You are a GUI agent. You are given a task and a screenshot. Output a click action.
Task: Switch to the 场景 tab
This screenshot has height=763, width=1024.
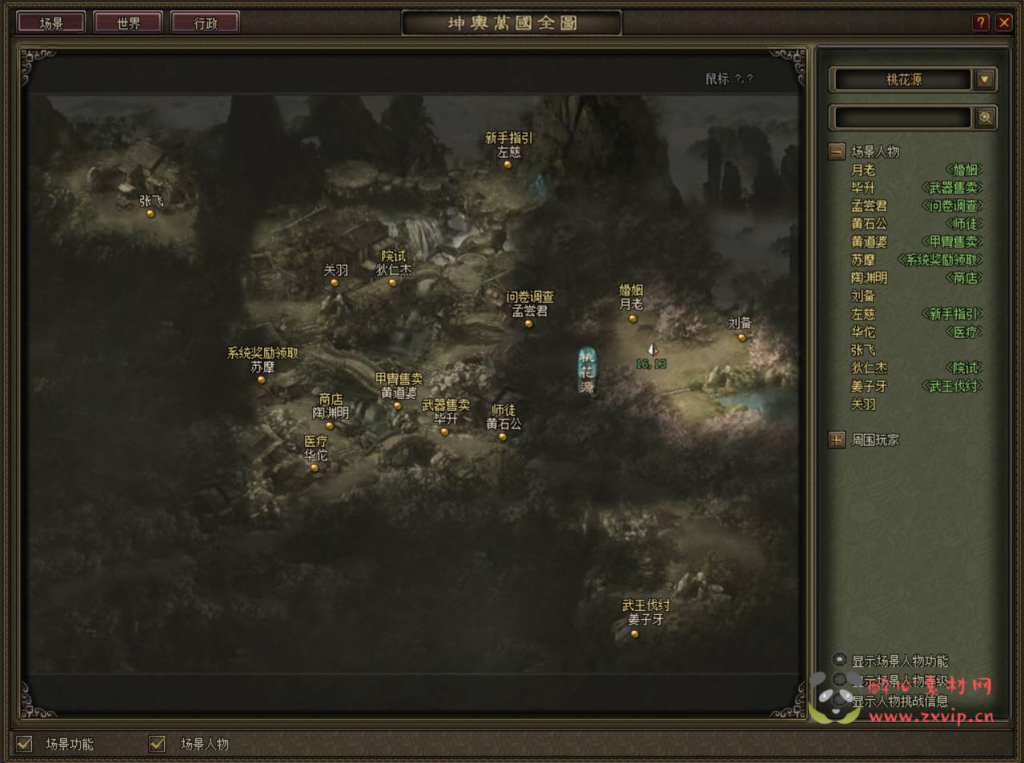click(51, 22)
